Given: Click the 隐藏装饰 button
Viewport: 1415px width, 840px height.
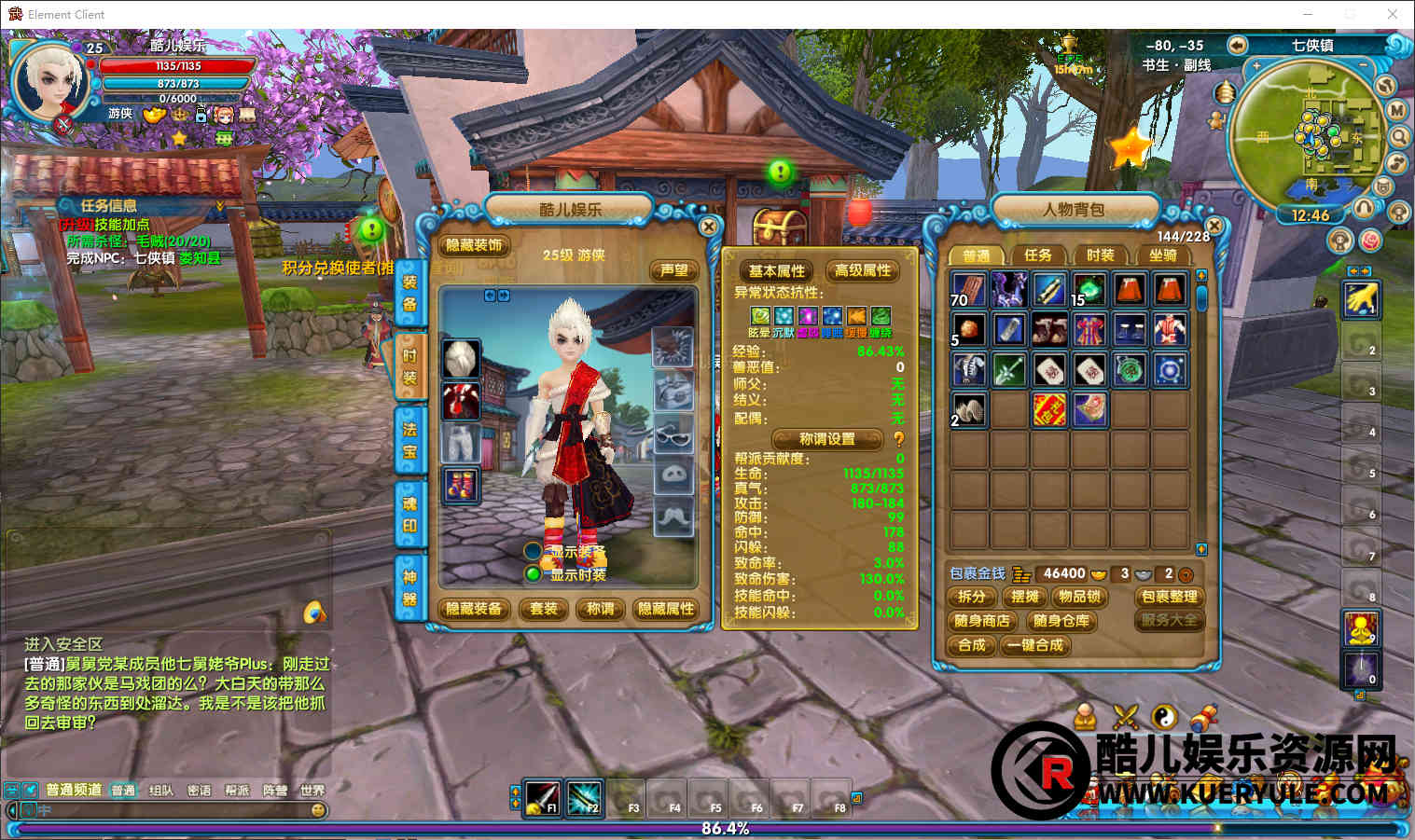Looking at the screenshot, I should (x=474, y=245).
